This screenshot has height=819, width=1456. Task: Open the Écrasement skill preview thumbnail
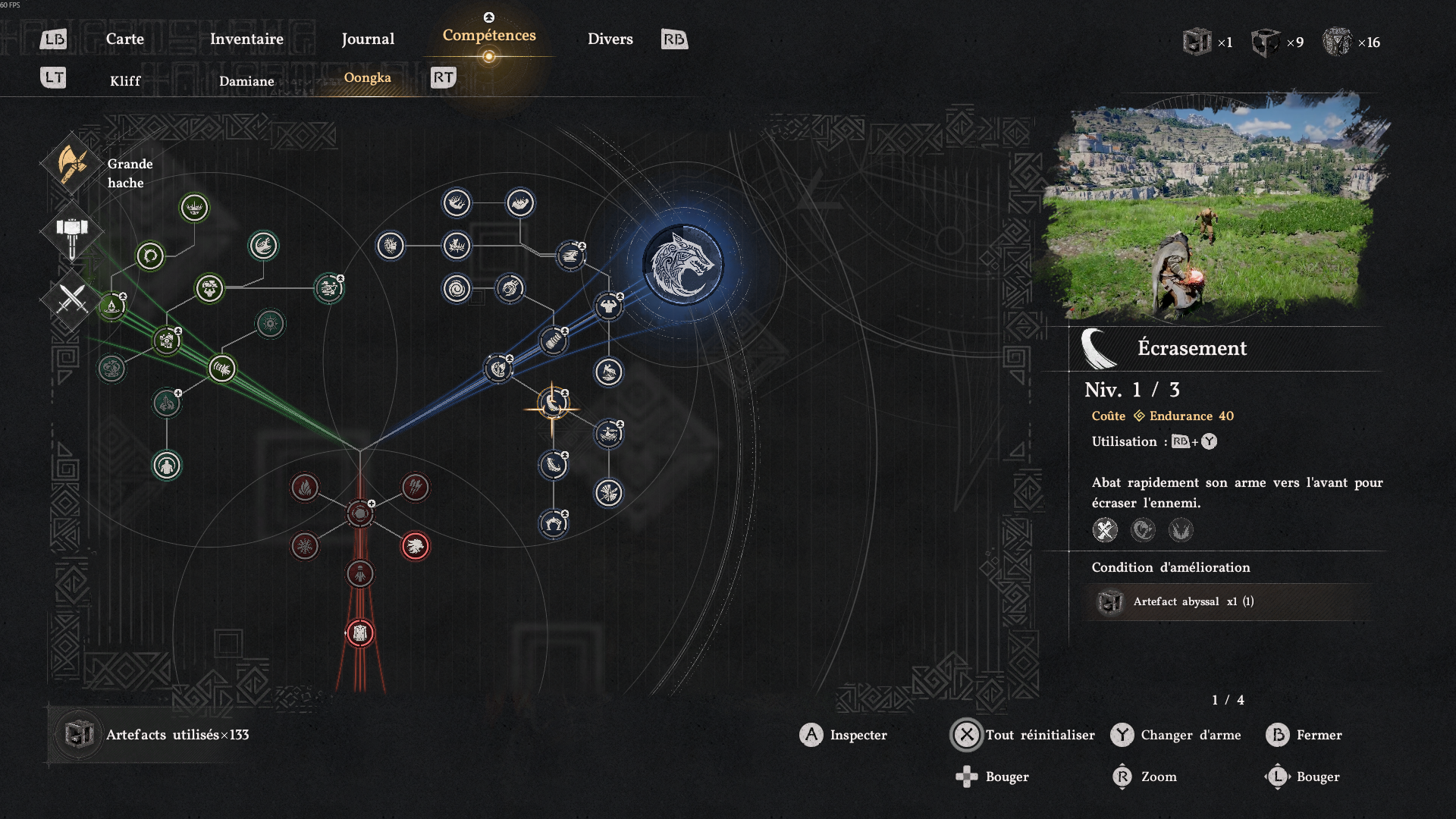tap(1213, 209)
